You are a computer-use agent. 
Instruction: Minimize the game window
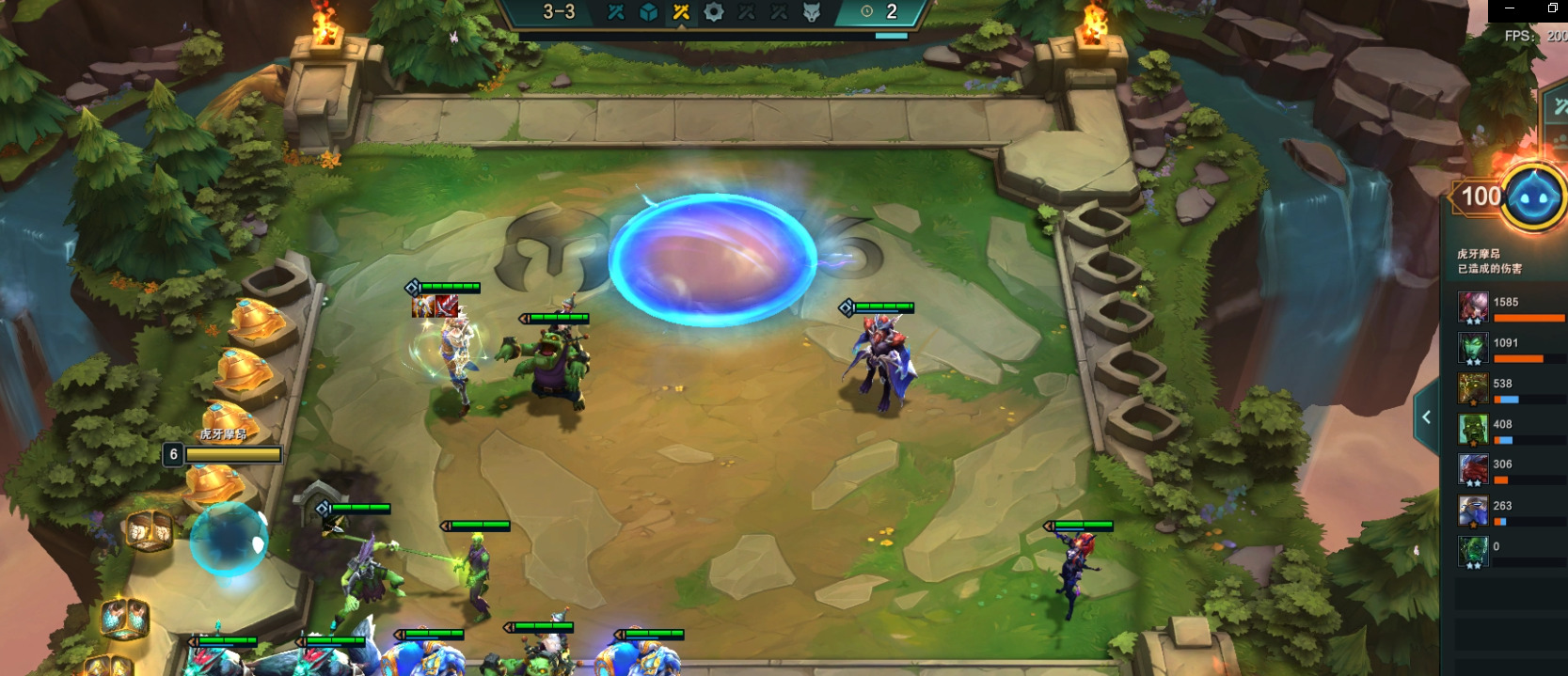1510,8
